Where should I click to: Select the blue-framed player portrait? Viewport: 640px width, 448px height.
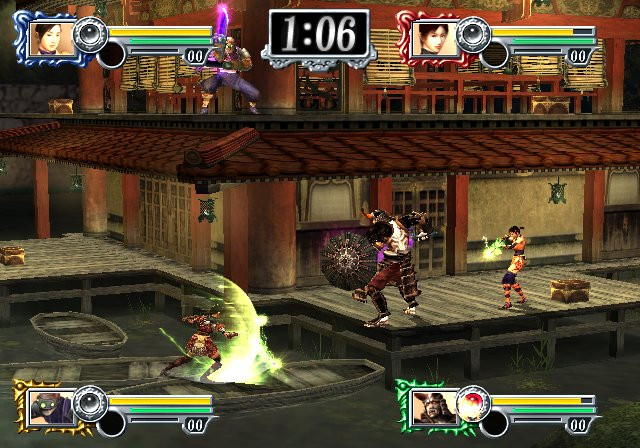coord(47,37)
